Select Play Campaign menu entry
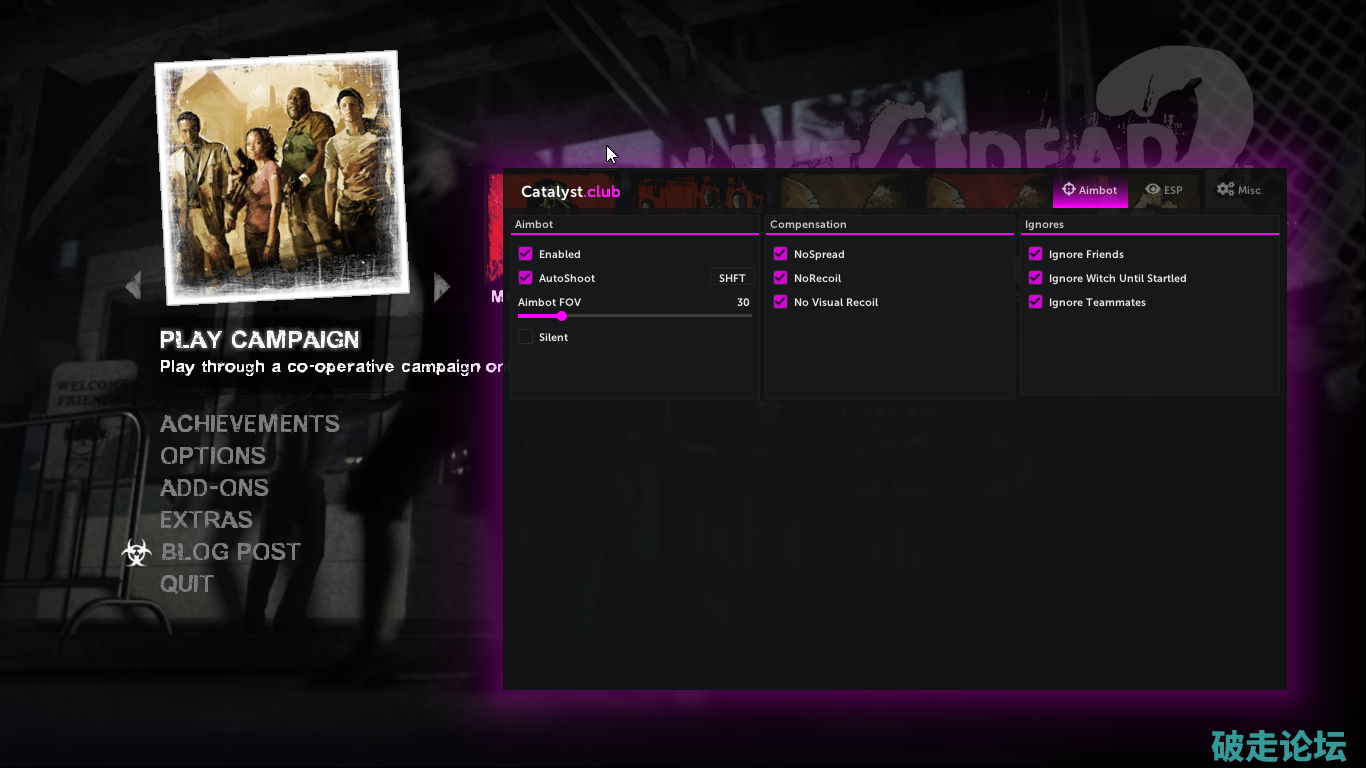The image size is (1366, 768). (x=259, y=340)
